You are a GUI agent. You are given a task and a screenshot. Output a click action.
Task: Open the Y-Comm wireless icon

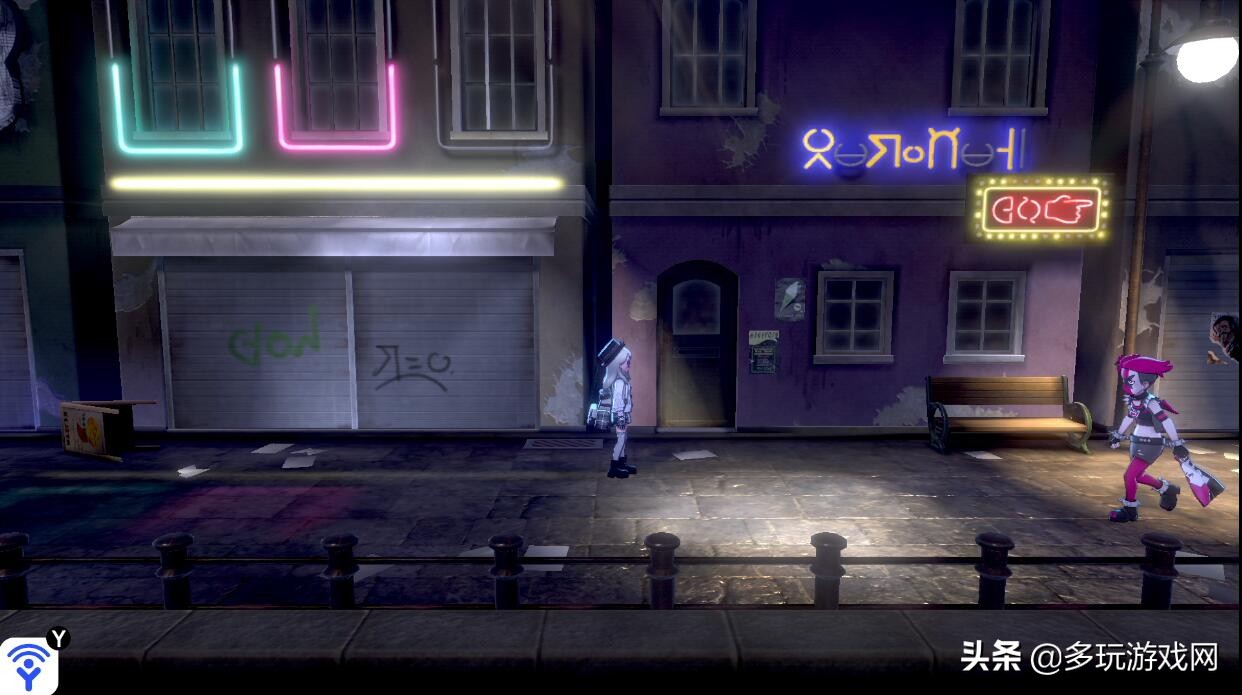click(x=28, y=664)
